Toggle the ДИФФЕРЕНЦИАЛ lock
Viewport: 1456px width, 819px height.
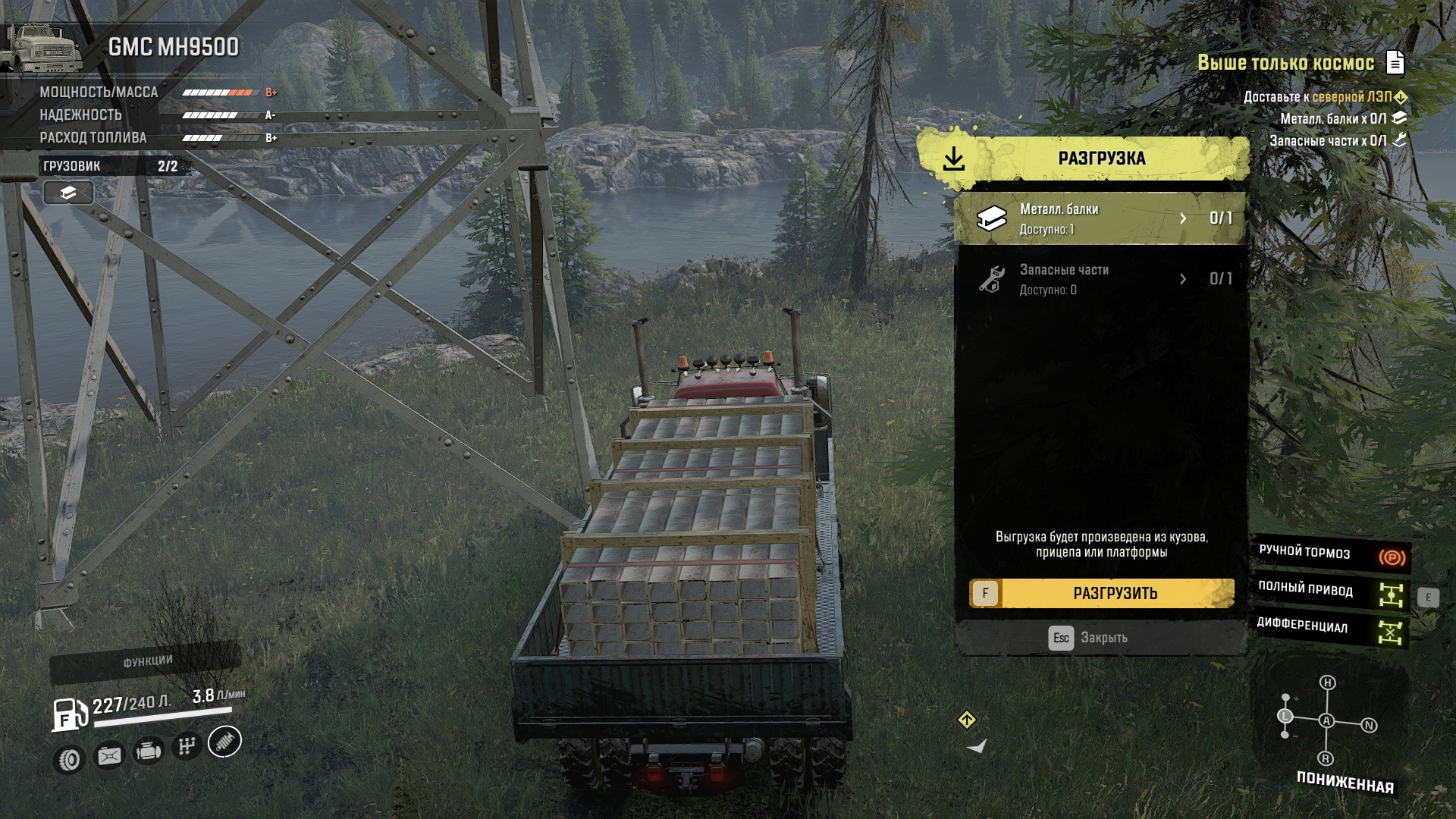click(1332, 628)
